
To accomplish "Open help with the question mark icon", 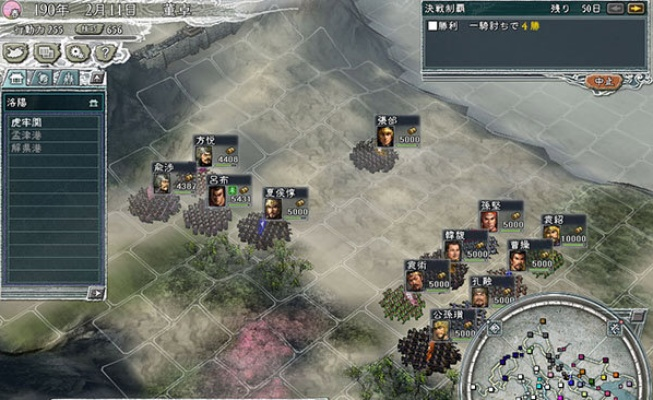I will [103, 52].
